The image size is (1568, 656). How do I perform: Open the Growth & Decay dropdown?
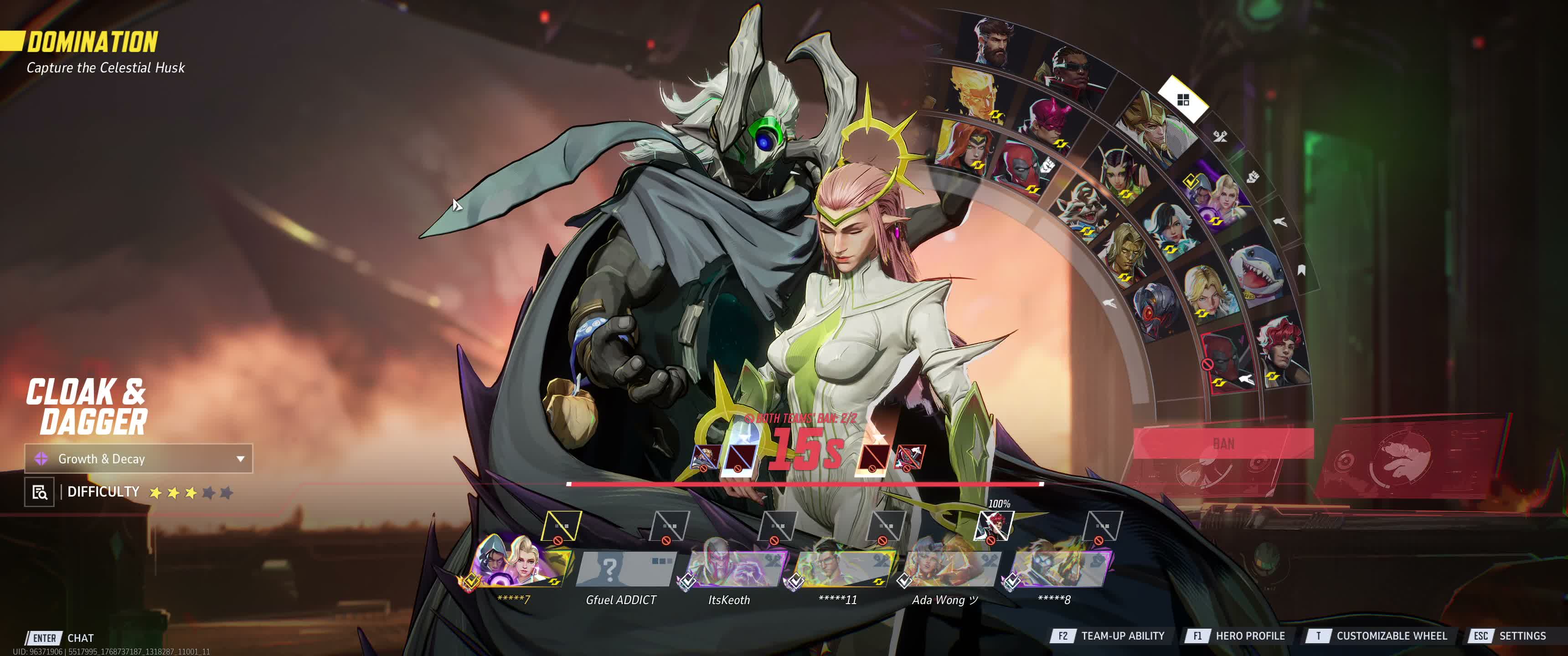(138, 459)
